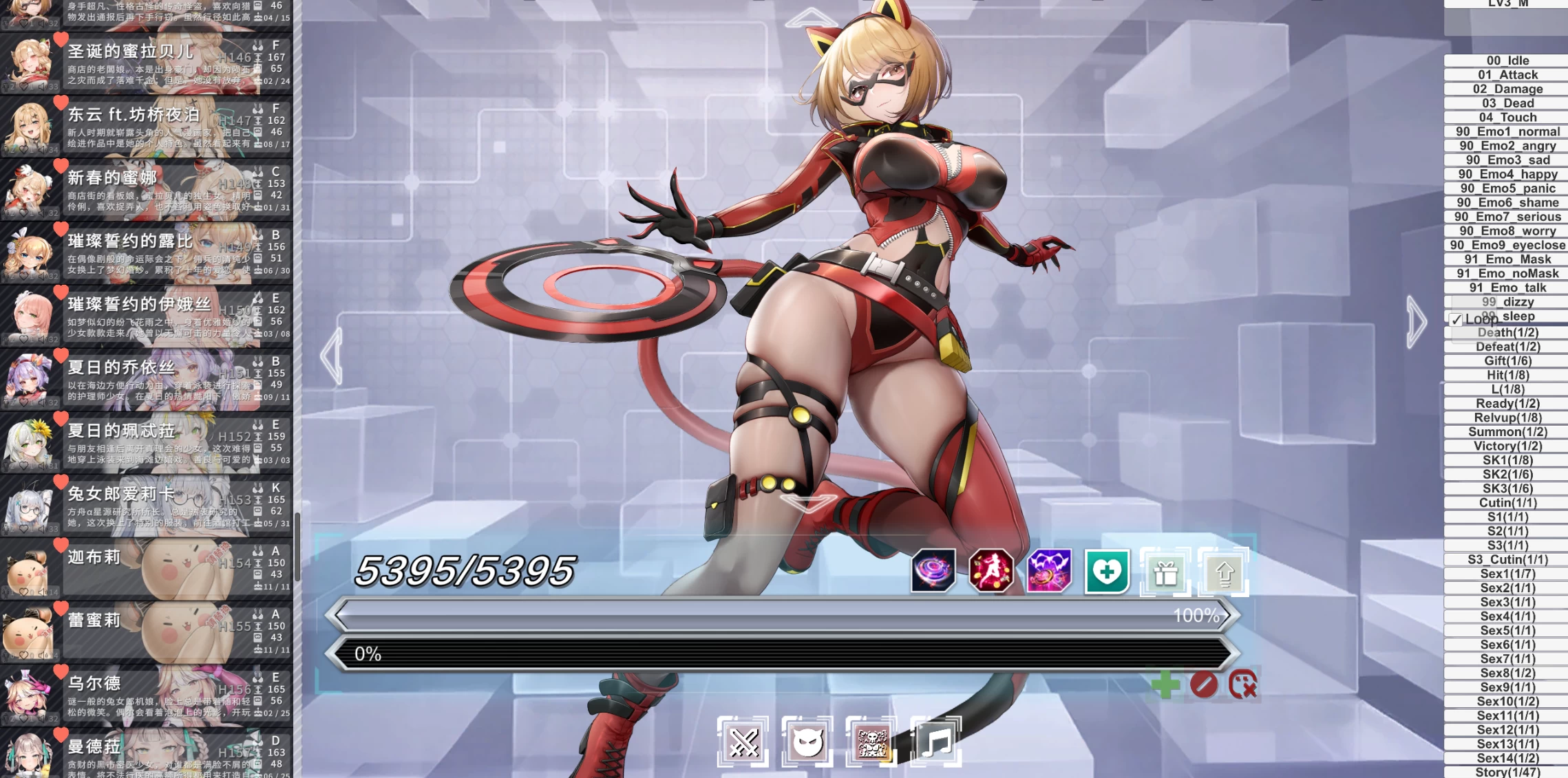1568x778 pixels.
Task: Play the 01_Attack animation
Action: coord(1507,75)
